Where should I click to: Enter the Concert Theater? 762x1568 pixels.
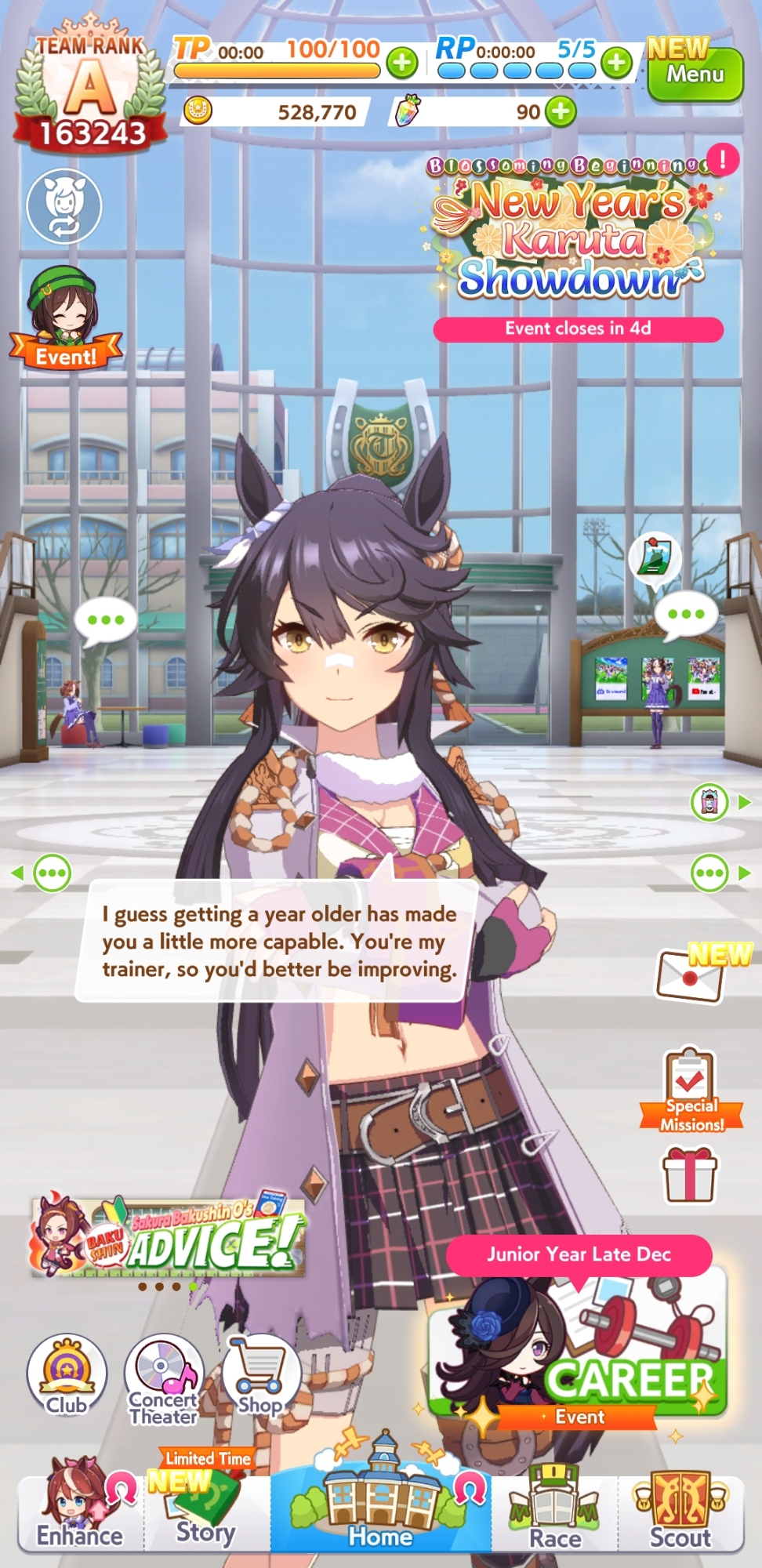click(163, 1378)
